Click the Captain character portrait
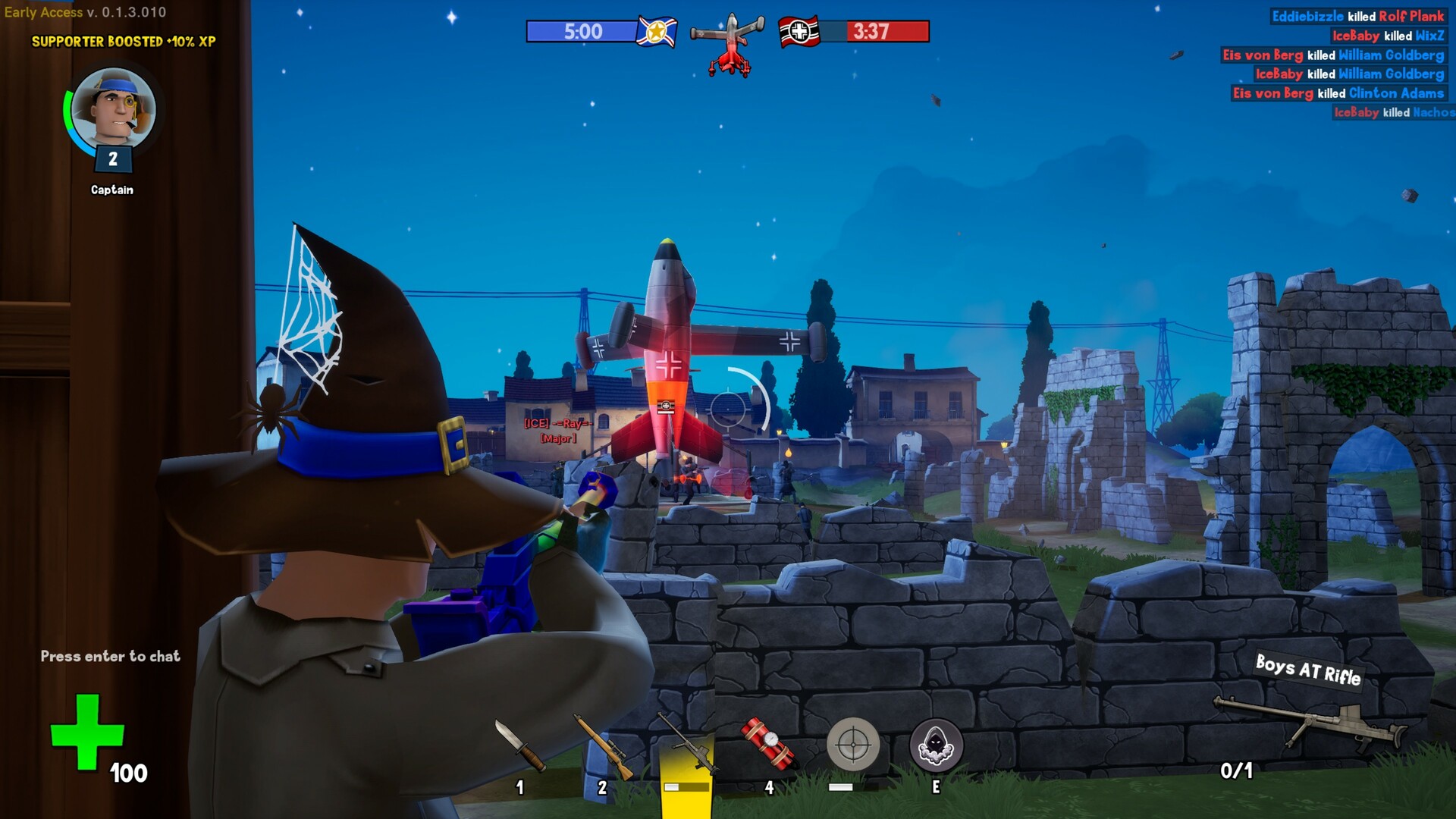 pyautogui.click(x=113, y=108)
